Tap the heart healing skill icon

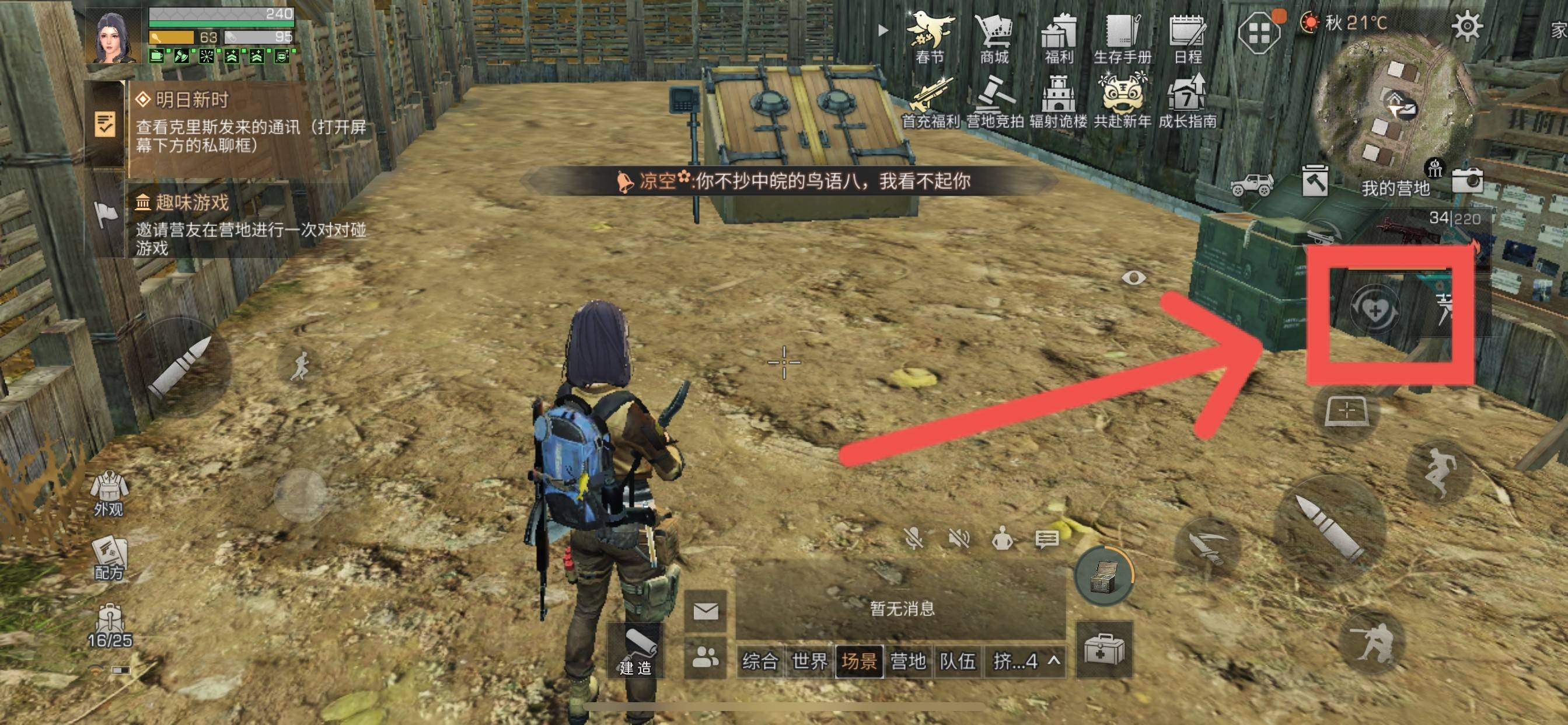point(1374,310)
